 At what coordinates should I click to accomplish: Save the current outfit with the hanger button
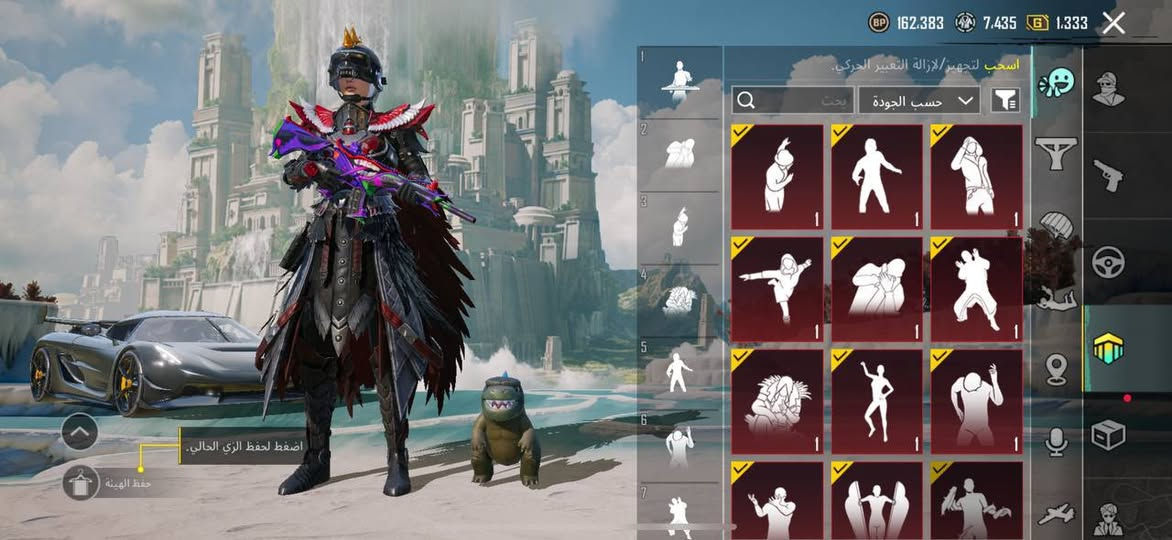point(80,483)
